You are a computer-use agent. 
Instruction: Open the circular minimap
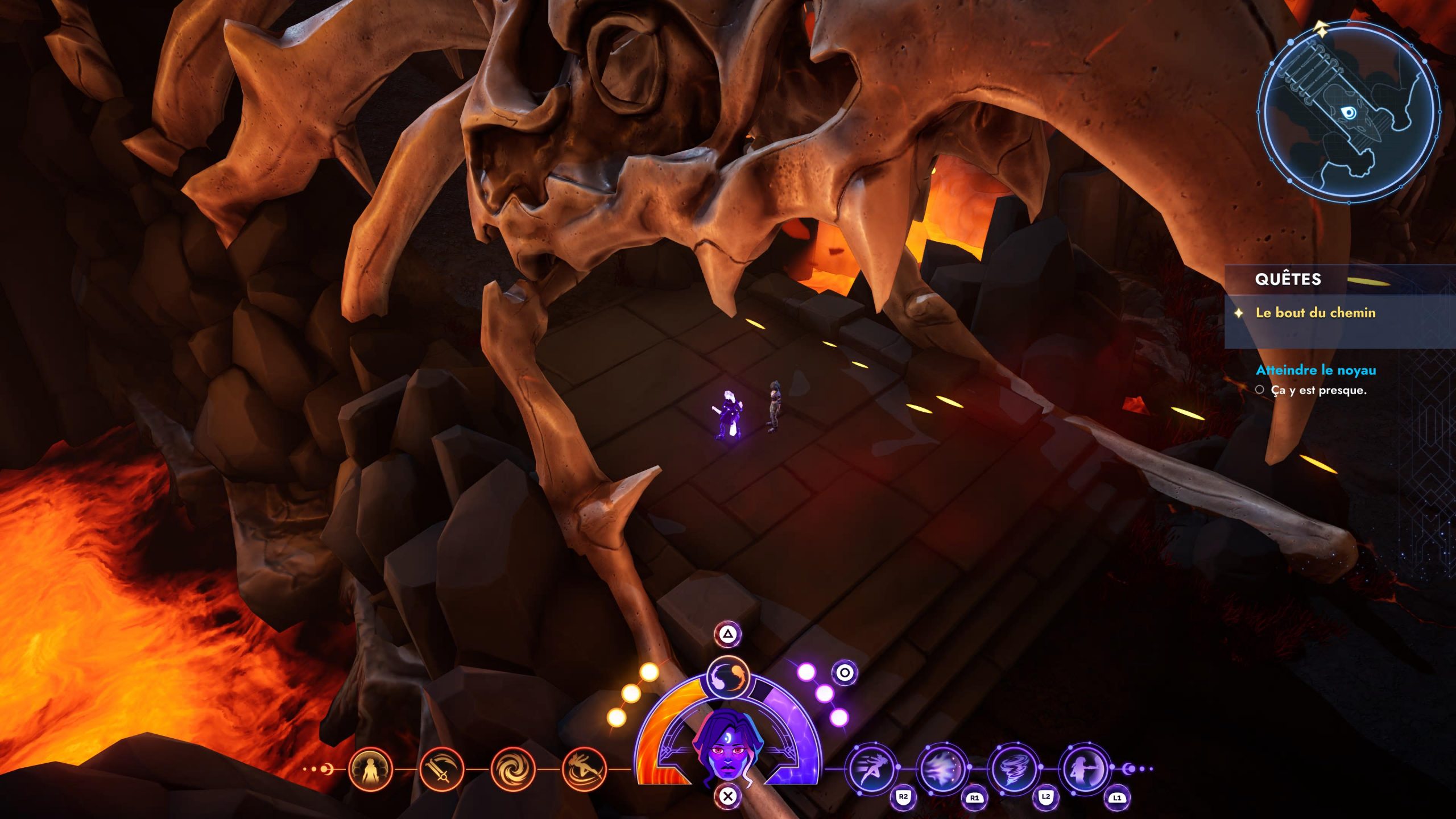(1349, 112)
